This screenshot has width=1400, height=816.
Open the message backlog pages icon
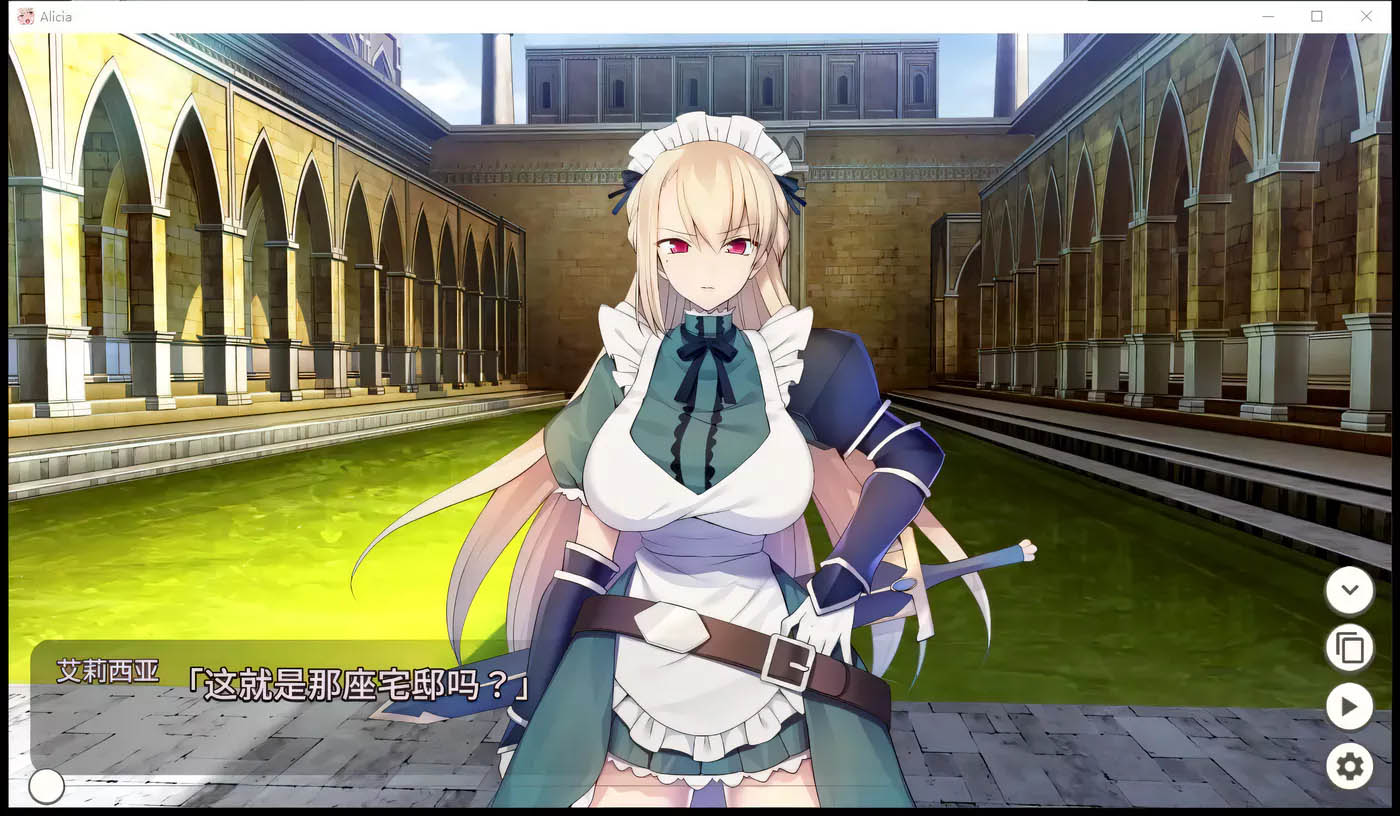(x=1349, y=648)
